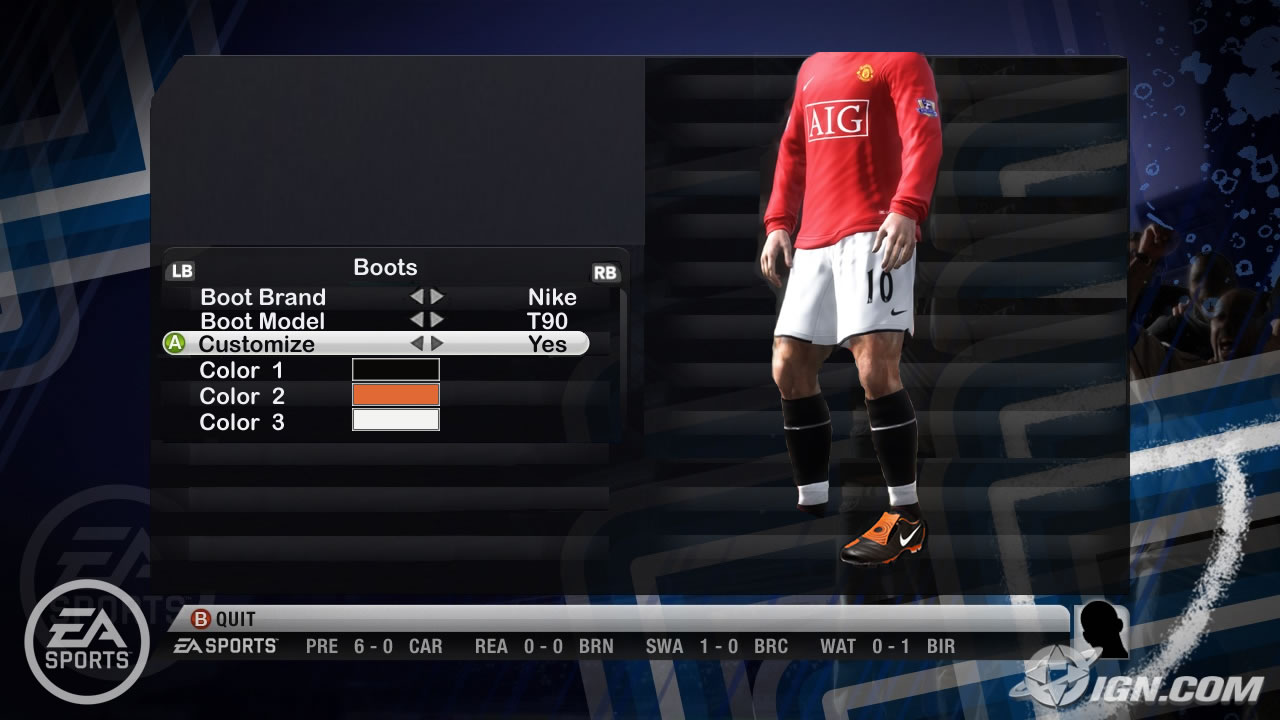1280x720 pixels.
Task: Click the right arrow beside Boot Model
Action: pos(437,320)
